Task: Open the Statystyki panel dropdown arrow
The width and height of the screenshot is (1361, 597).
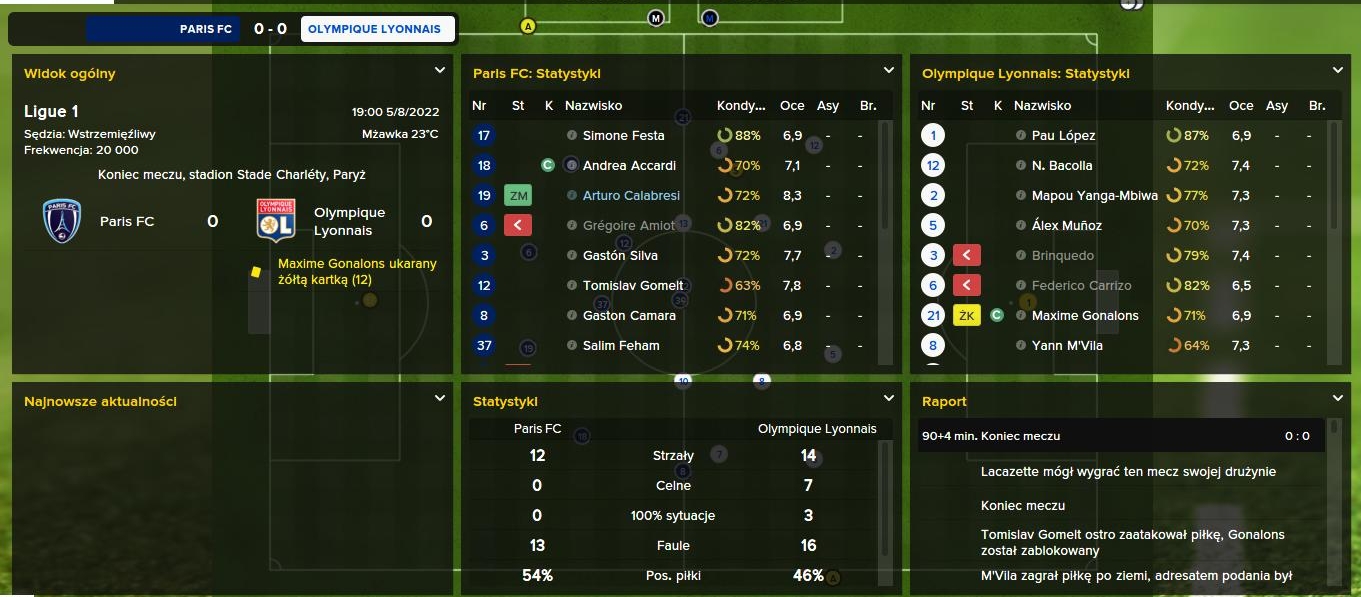Action: click(x=888, y=398)
